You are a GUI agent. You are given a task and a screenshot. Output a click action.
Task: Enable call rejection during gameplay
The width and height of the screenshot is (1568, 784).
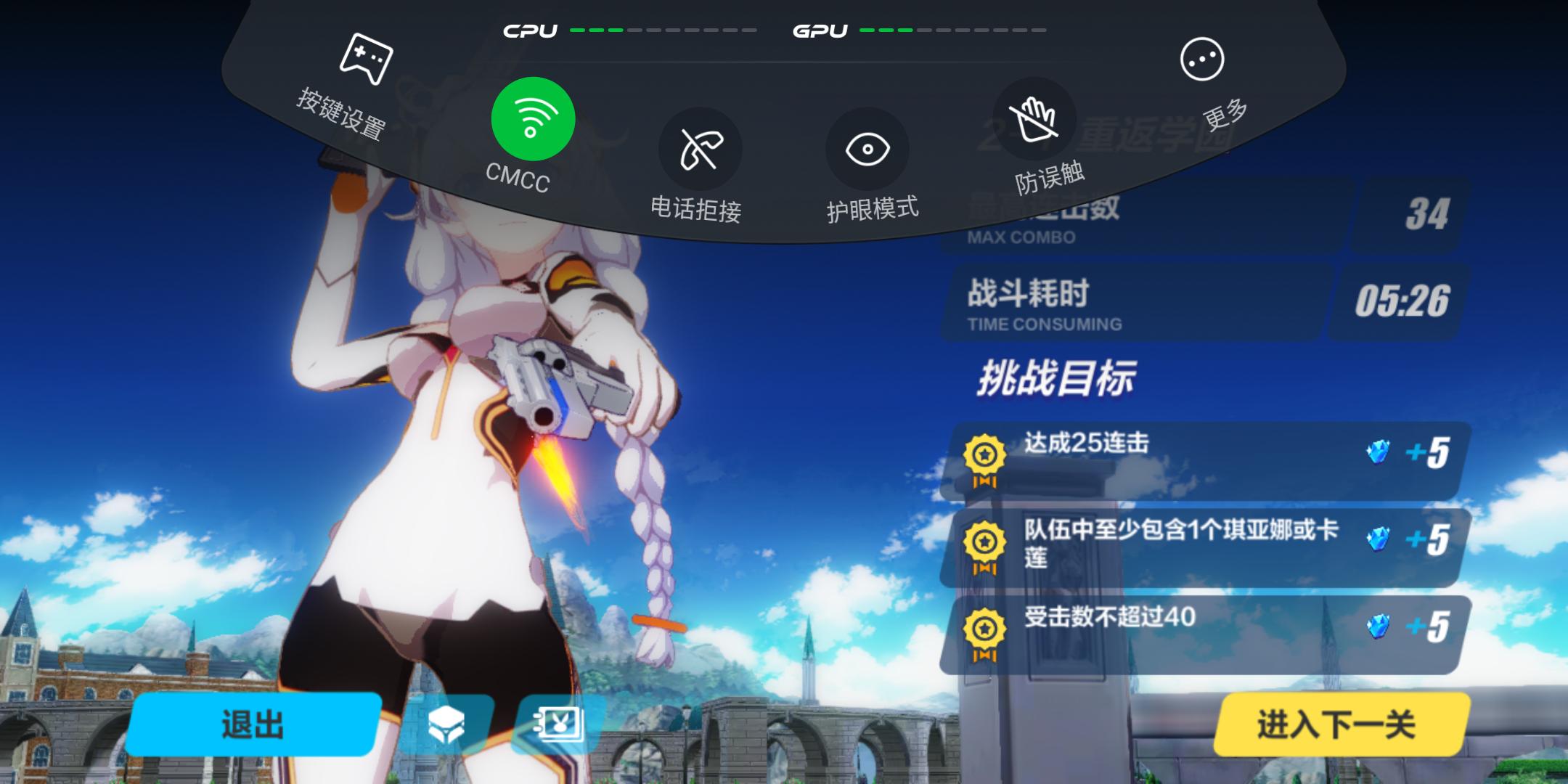[701, 149]
